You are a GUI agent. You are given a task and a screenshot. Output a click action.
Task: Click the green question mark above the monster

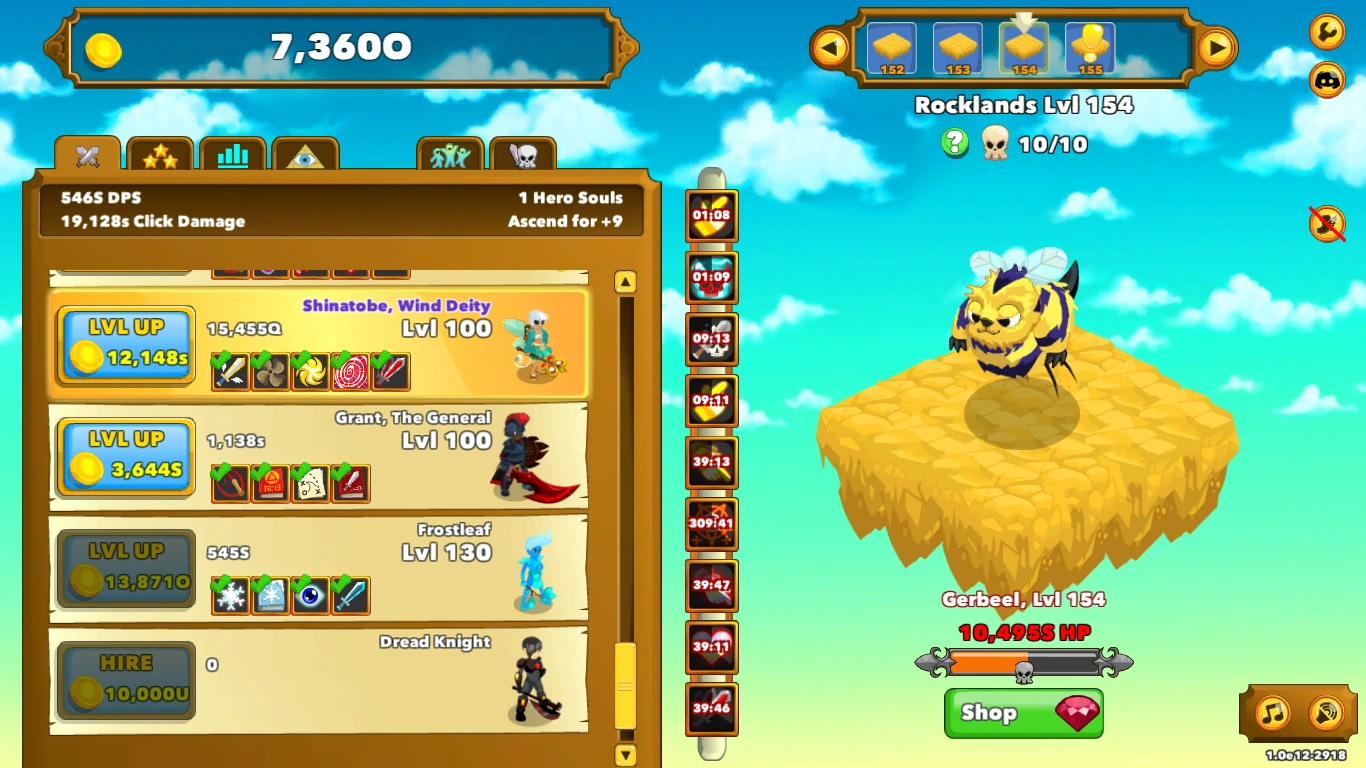pos(955,144)
